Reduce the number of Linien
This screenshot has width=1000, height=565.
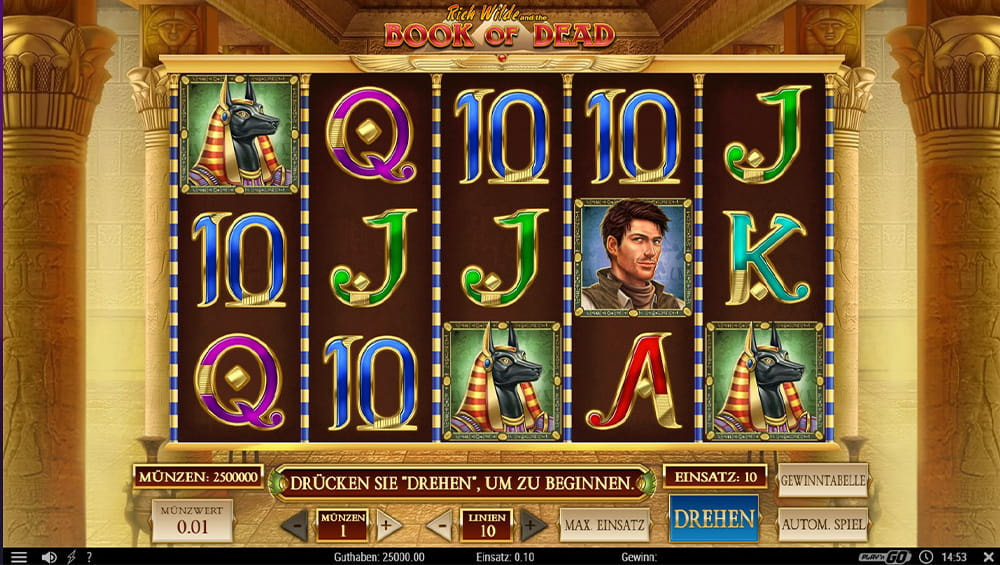pos(439,525)
